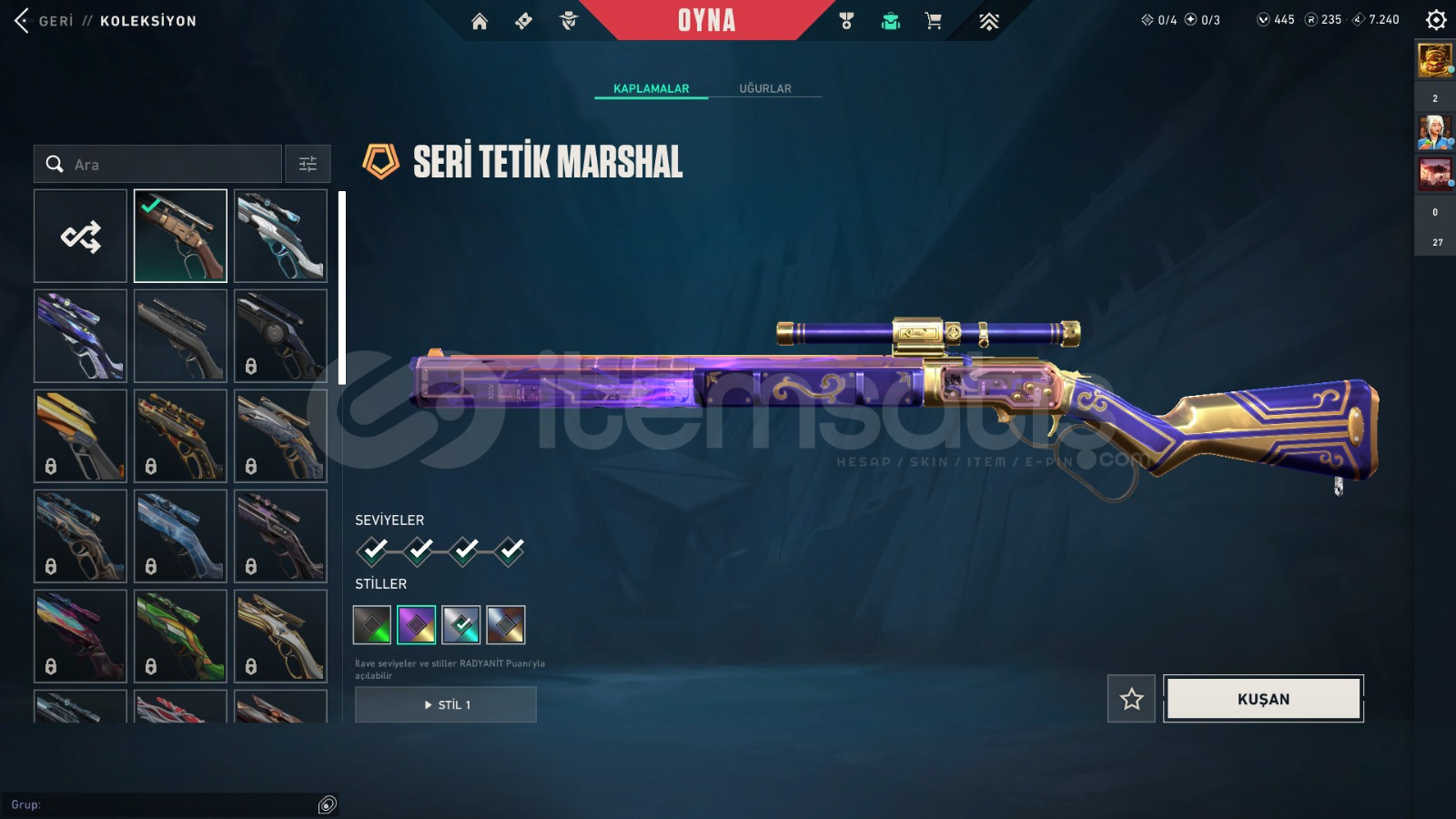
Task: Select the KAPLAMALAR tab
Action: [x=651, y=88]
